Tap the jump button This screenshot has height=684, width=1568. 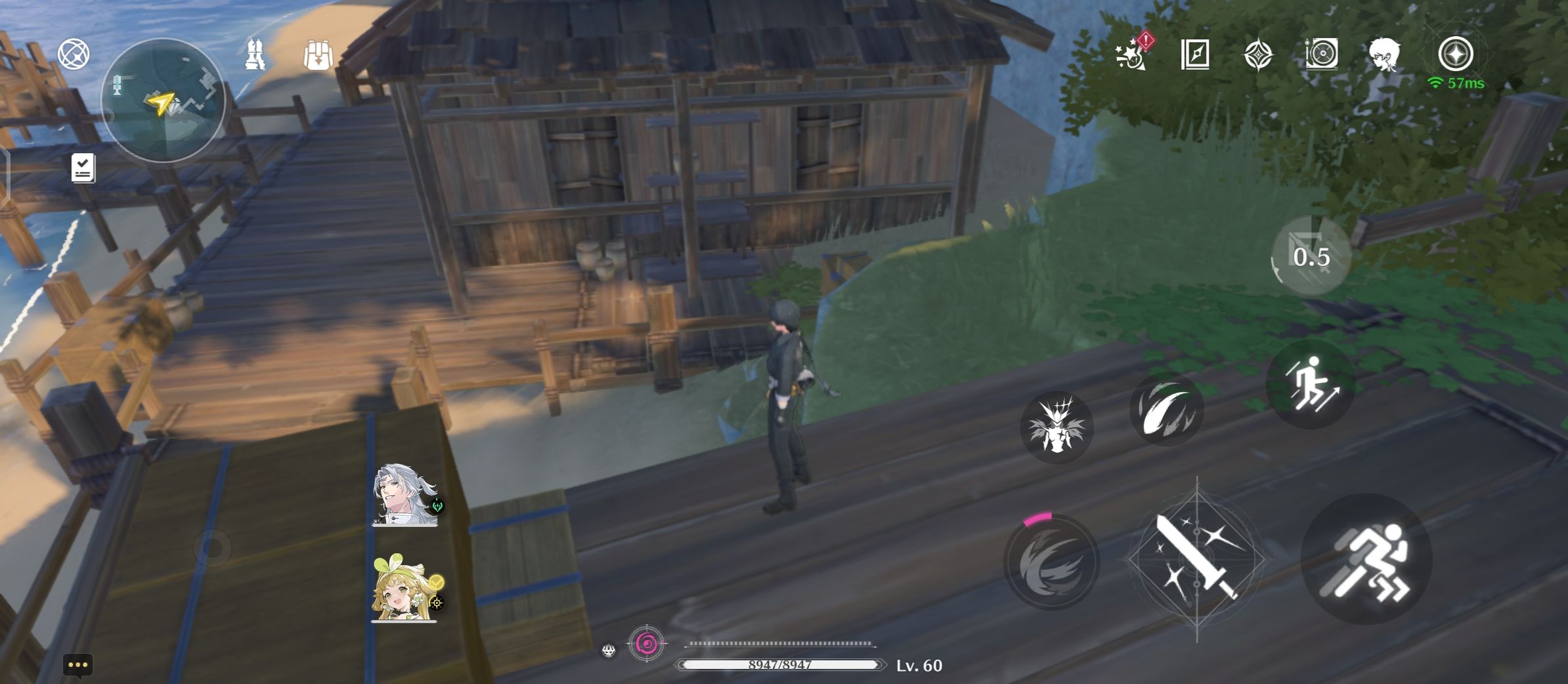point(1310,384)
